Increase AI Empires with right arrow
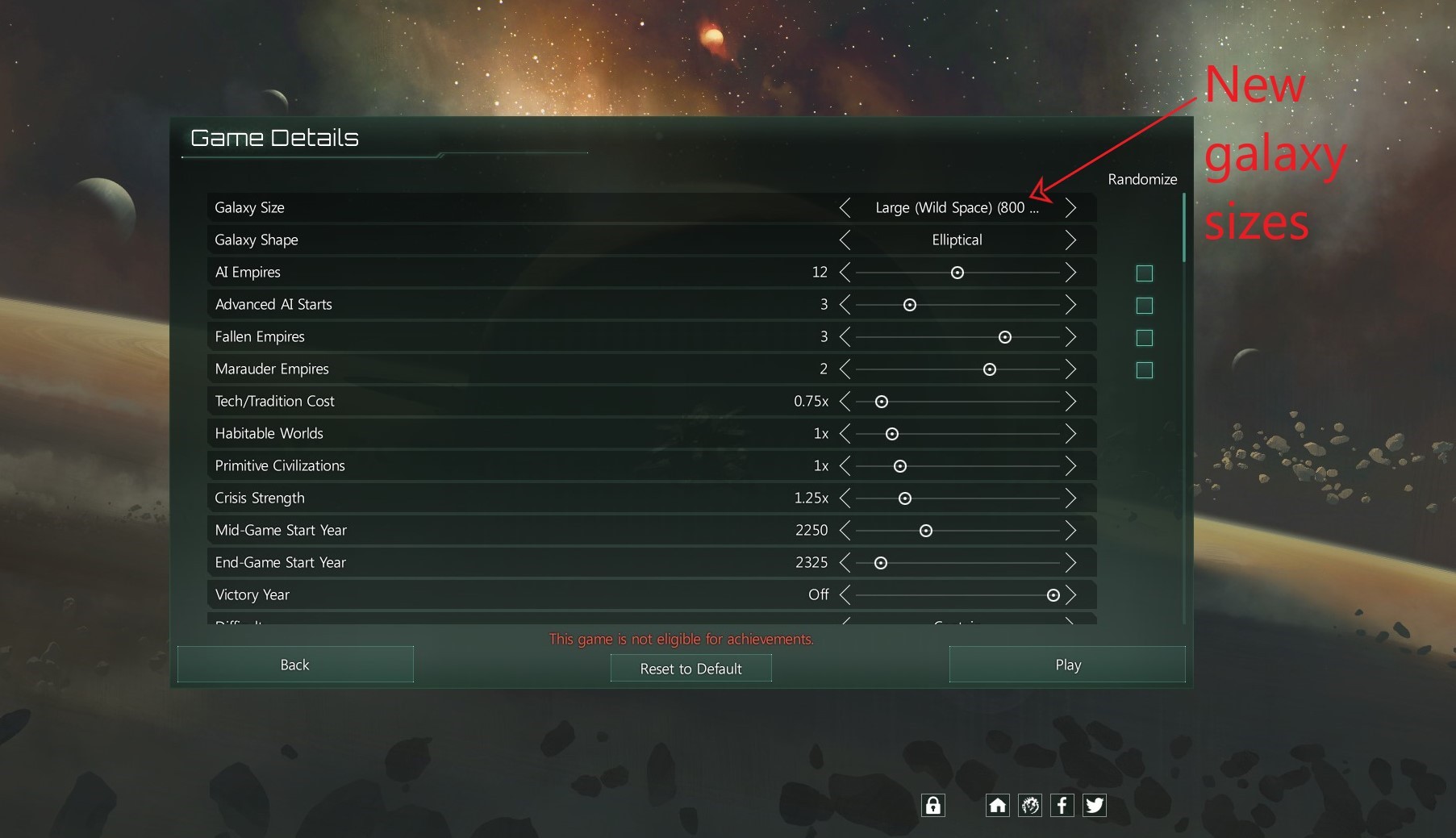Screen dimensions: 1456x838 coord(1070,273)
